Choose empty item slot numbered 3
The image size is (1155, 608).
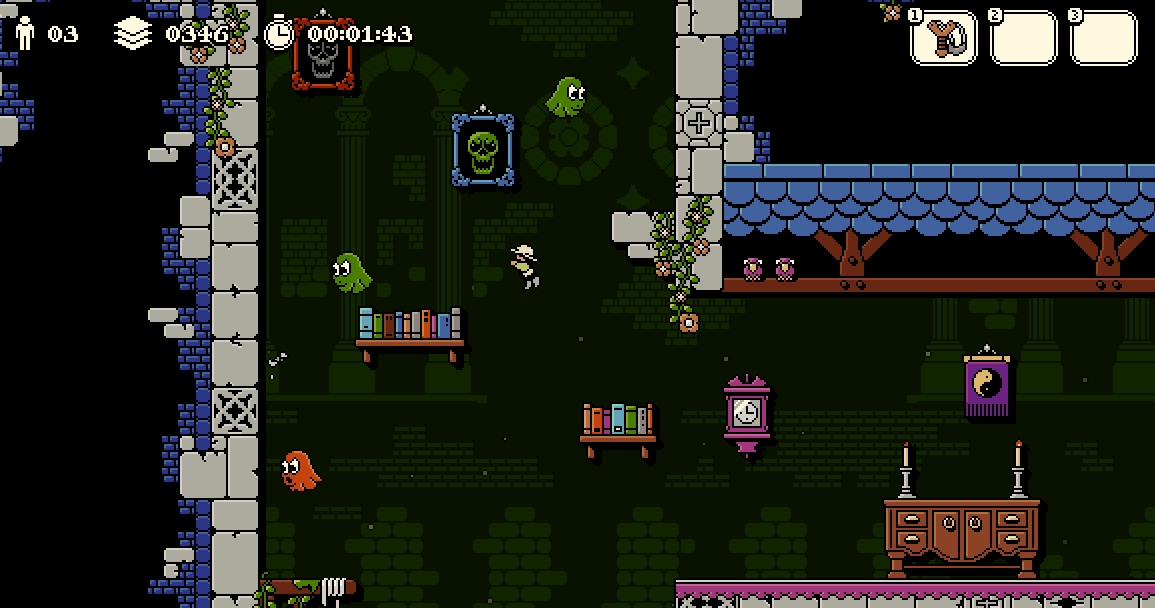click(1103, 38)
